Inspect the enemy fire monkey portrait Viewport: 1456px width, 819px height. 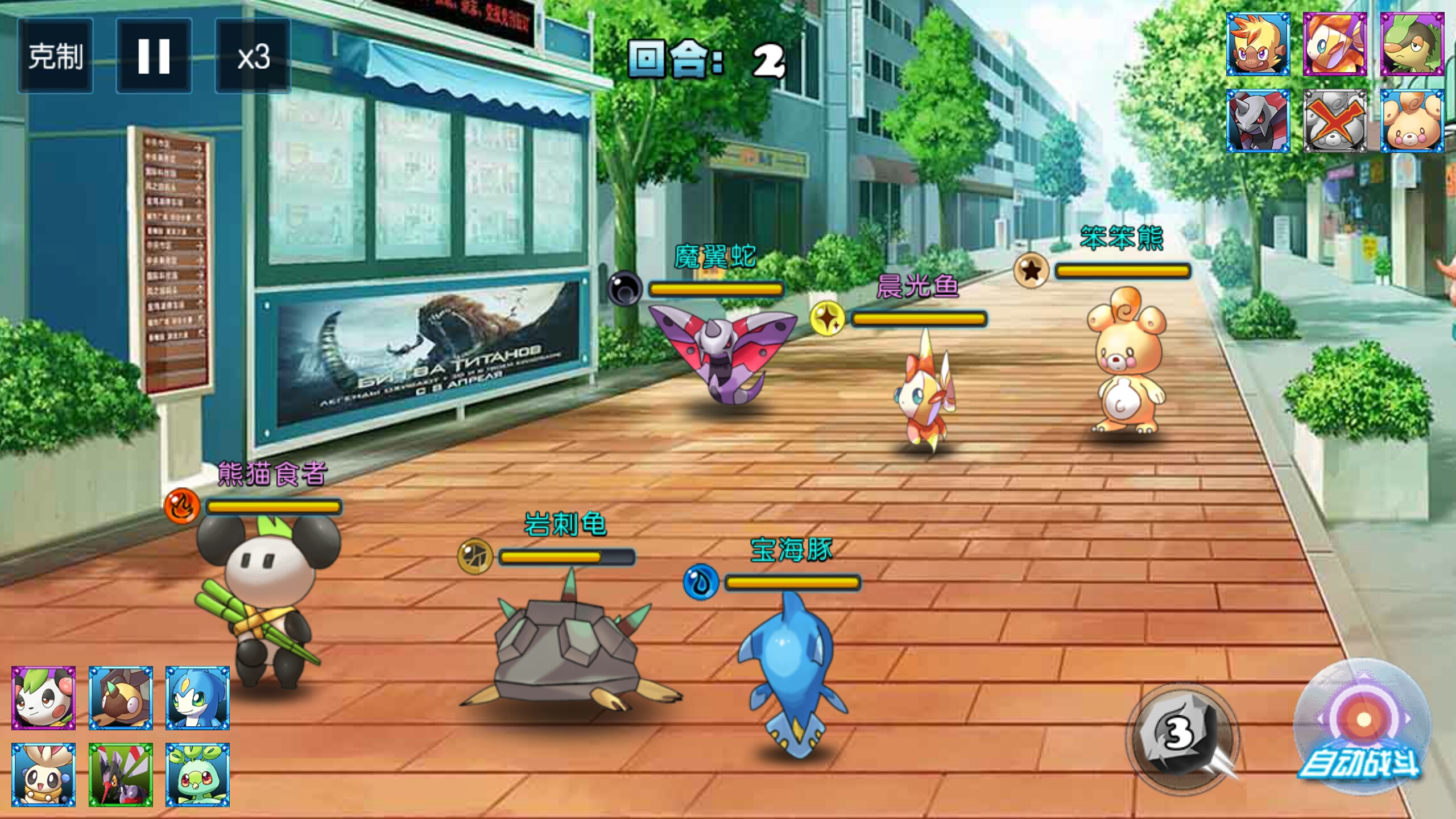1258,44
